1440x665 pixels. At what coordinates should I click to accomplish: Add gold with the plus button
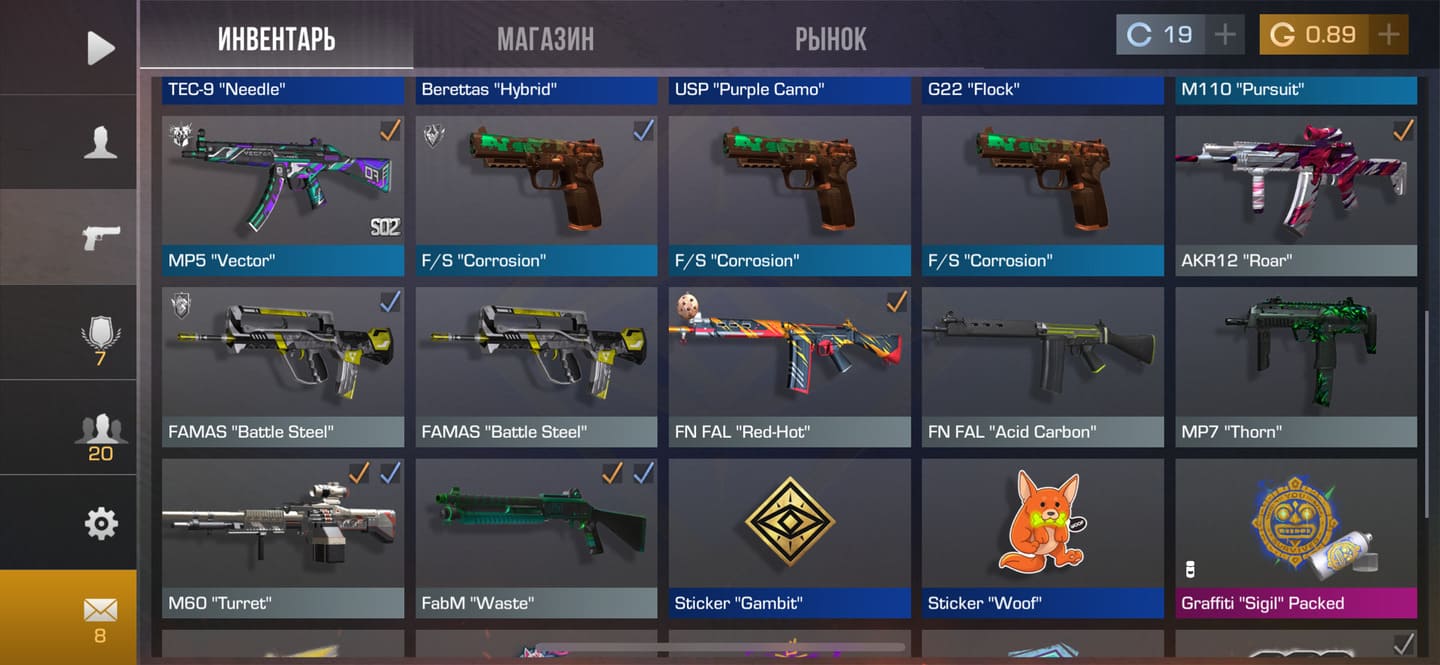point(1389,35)
